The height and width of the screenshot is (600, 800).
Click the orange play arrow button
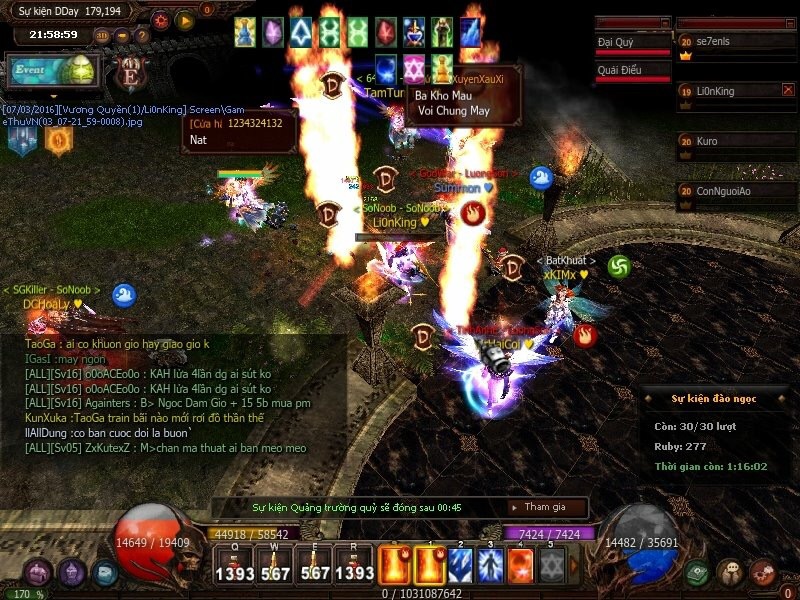click(184, 19)
